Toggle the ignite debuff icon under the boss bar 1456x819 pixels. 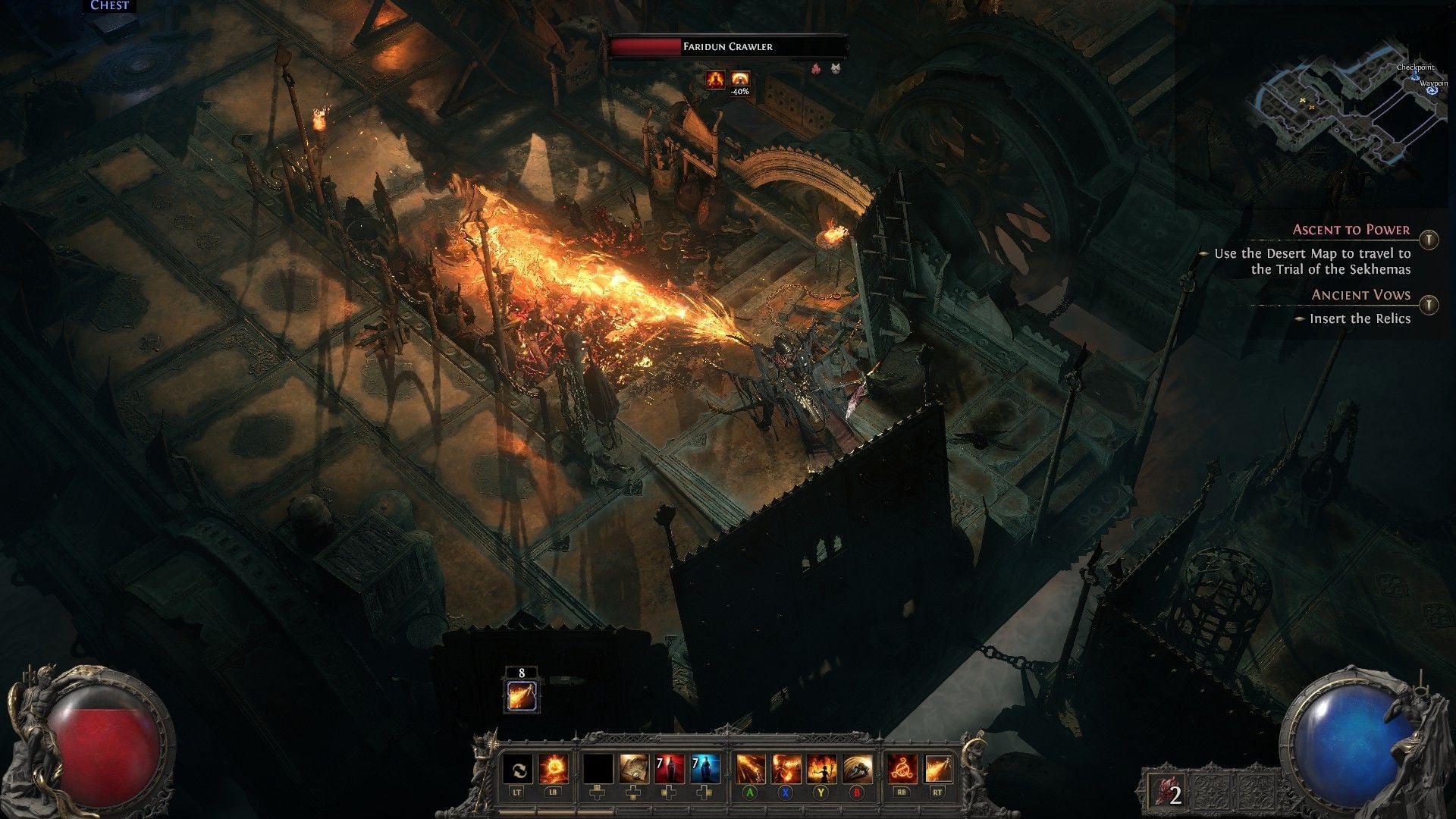715,79
